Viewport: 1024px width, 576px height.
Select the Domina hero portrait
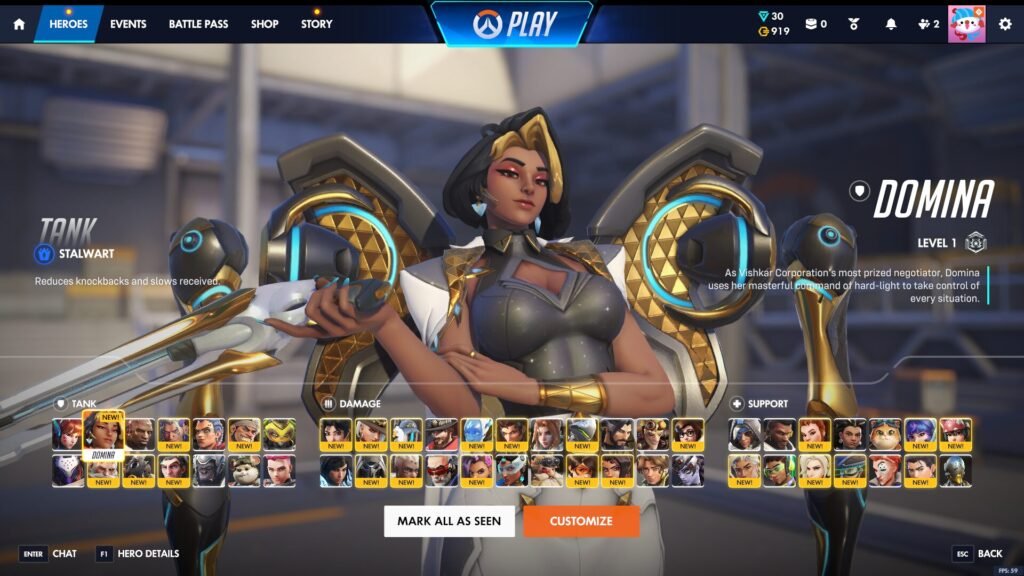click(x=103, y=434)
